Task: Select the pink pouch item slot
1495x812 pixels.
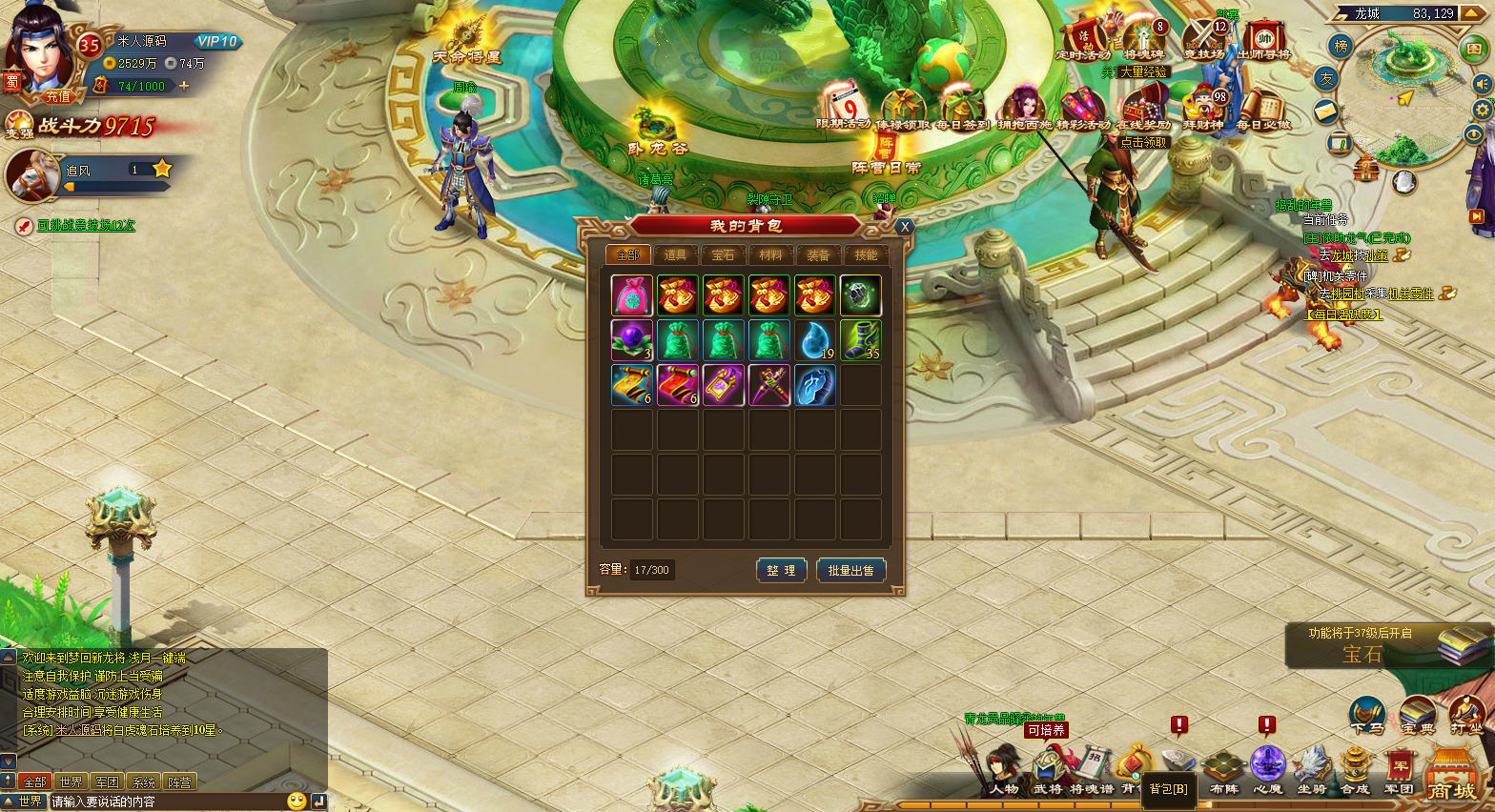Action: [x=632, y=295]
